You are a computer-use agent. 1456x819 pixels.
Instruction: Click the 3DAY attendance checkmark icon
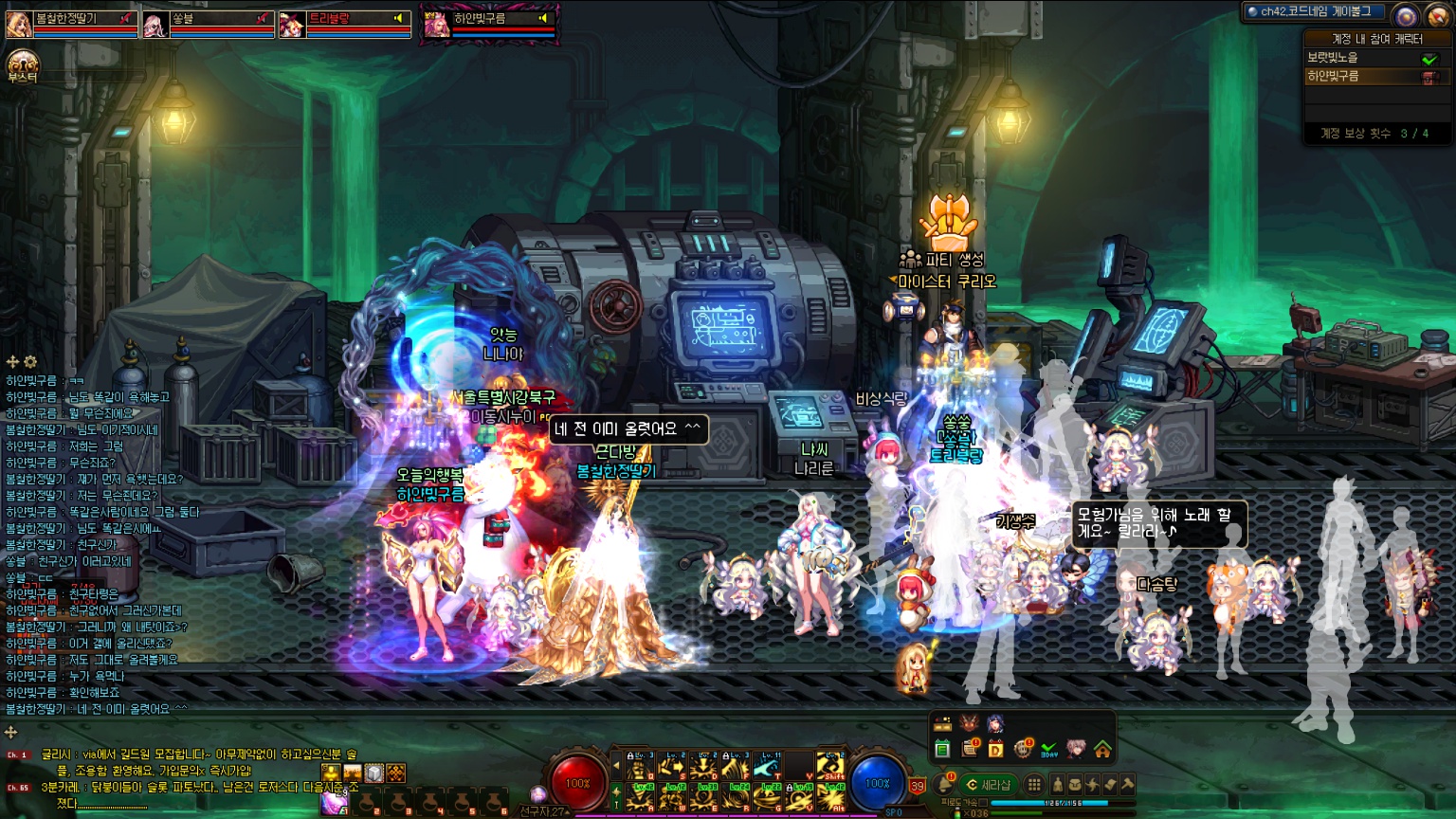1048,750
